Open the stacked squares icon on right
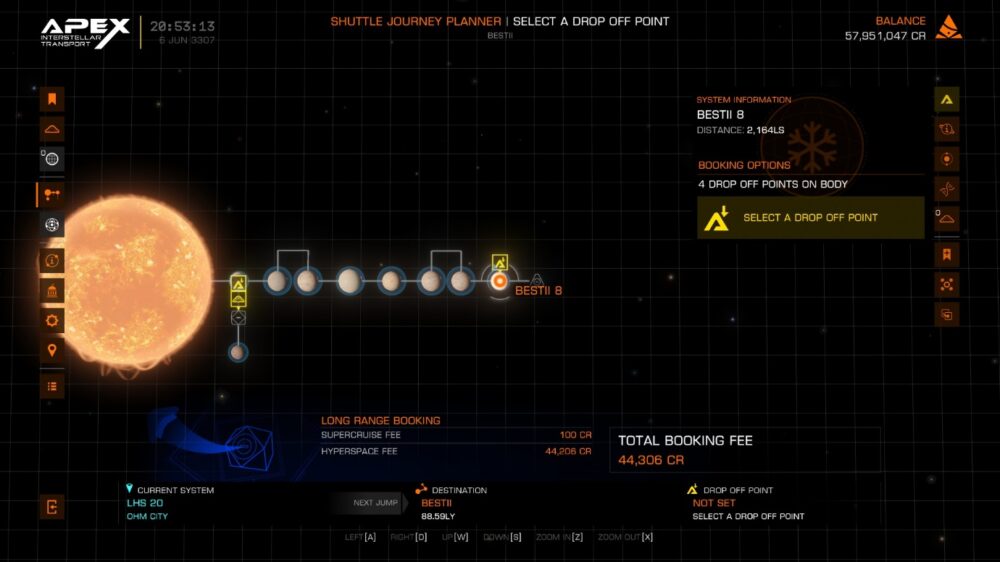The width and height of the screenshot is (1000, 562). pyautogui.click(x=947, y=314)
